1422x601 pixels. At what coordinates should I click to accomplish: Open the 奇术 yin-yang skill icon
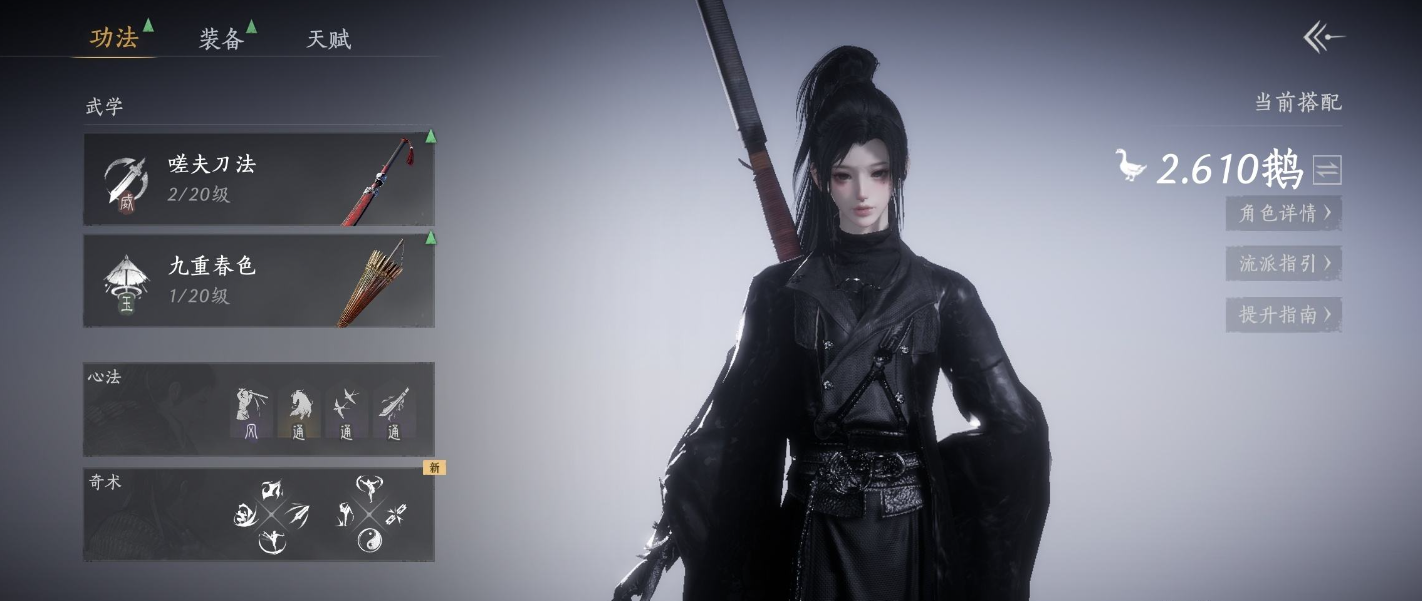[x=369, y=541]
